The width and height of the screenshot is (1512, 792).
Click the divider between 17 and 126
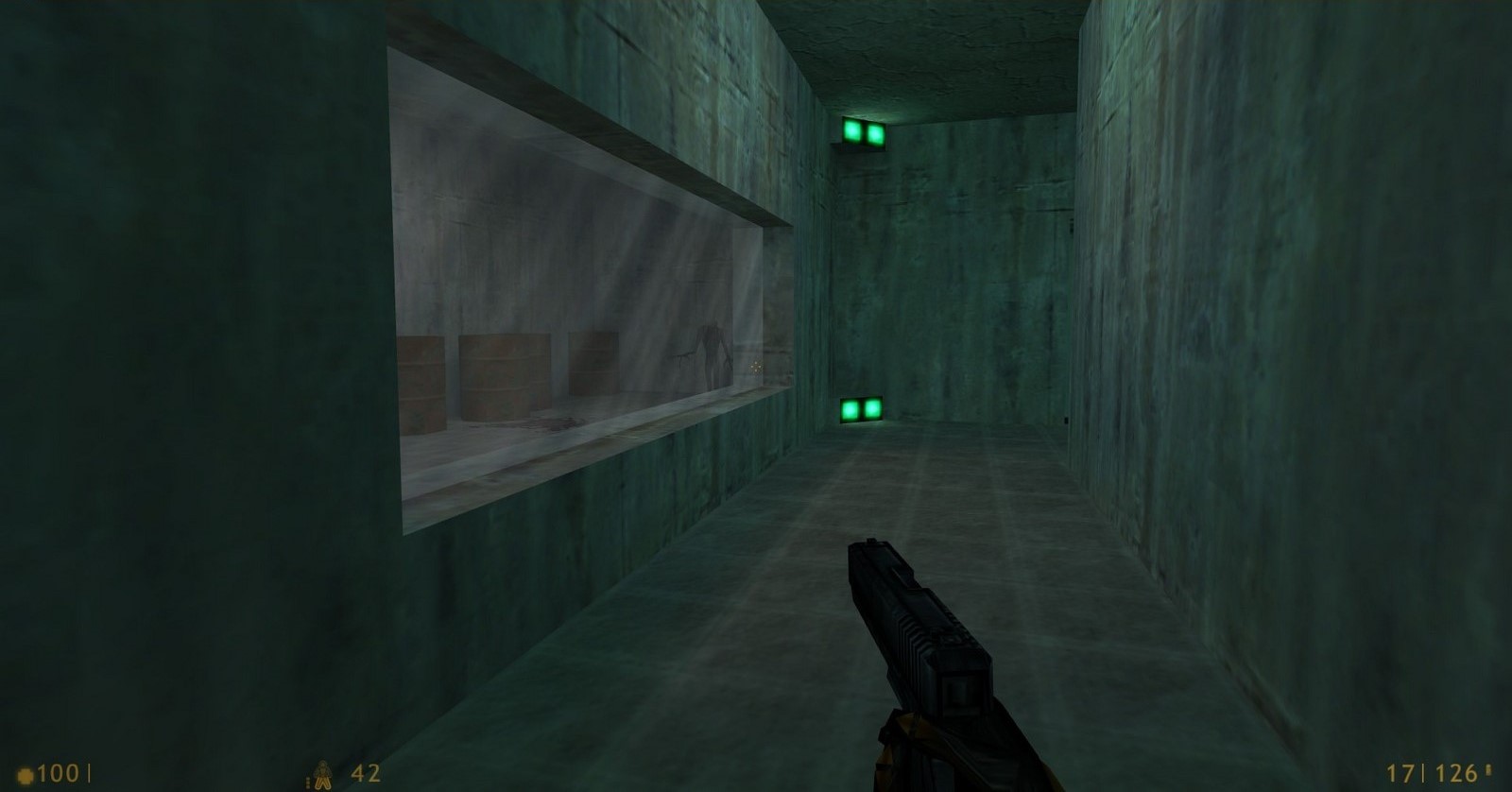click(x=1423, y=773)
